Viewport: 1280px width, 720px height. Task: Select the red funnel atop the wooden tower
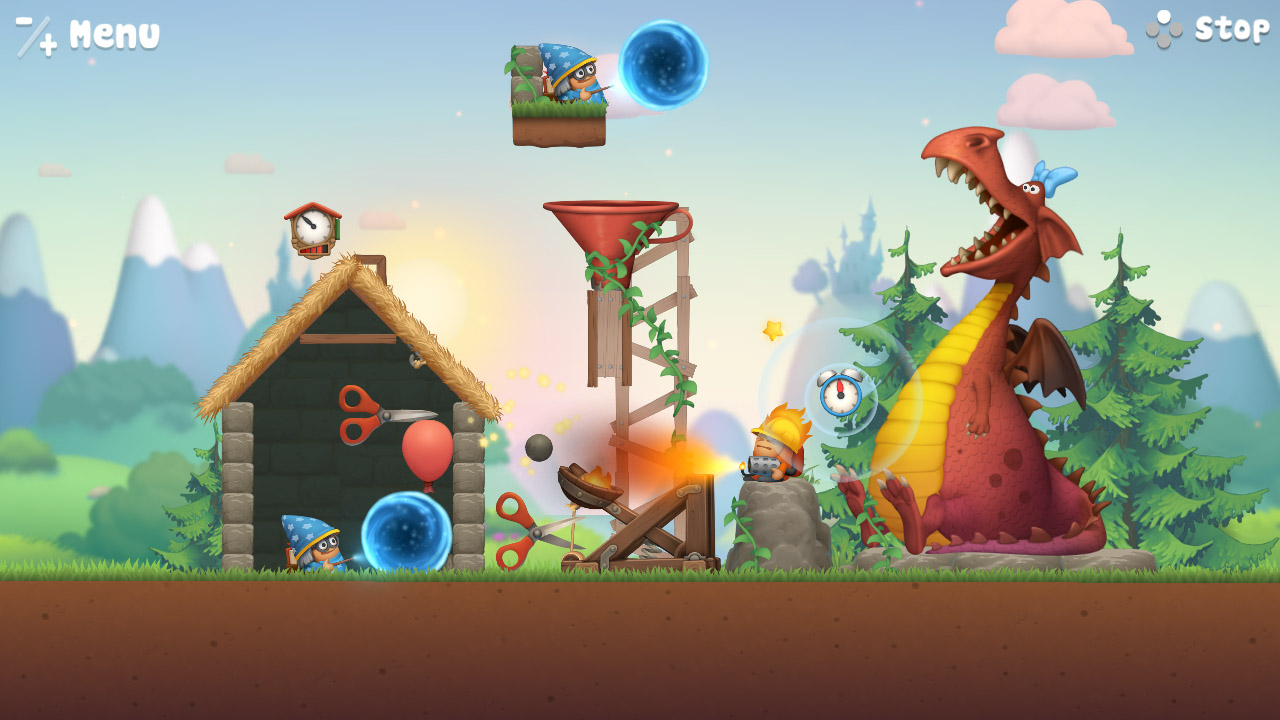tap(610, 230)
